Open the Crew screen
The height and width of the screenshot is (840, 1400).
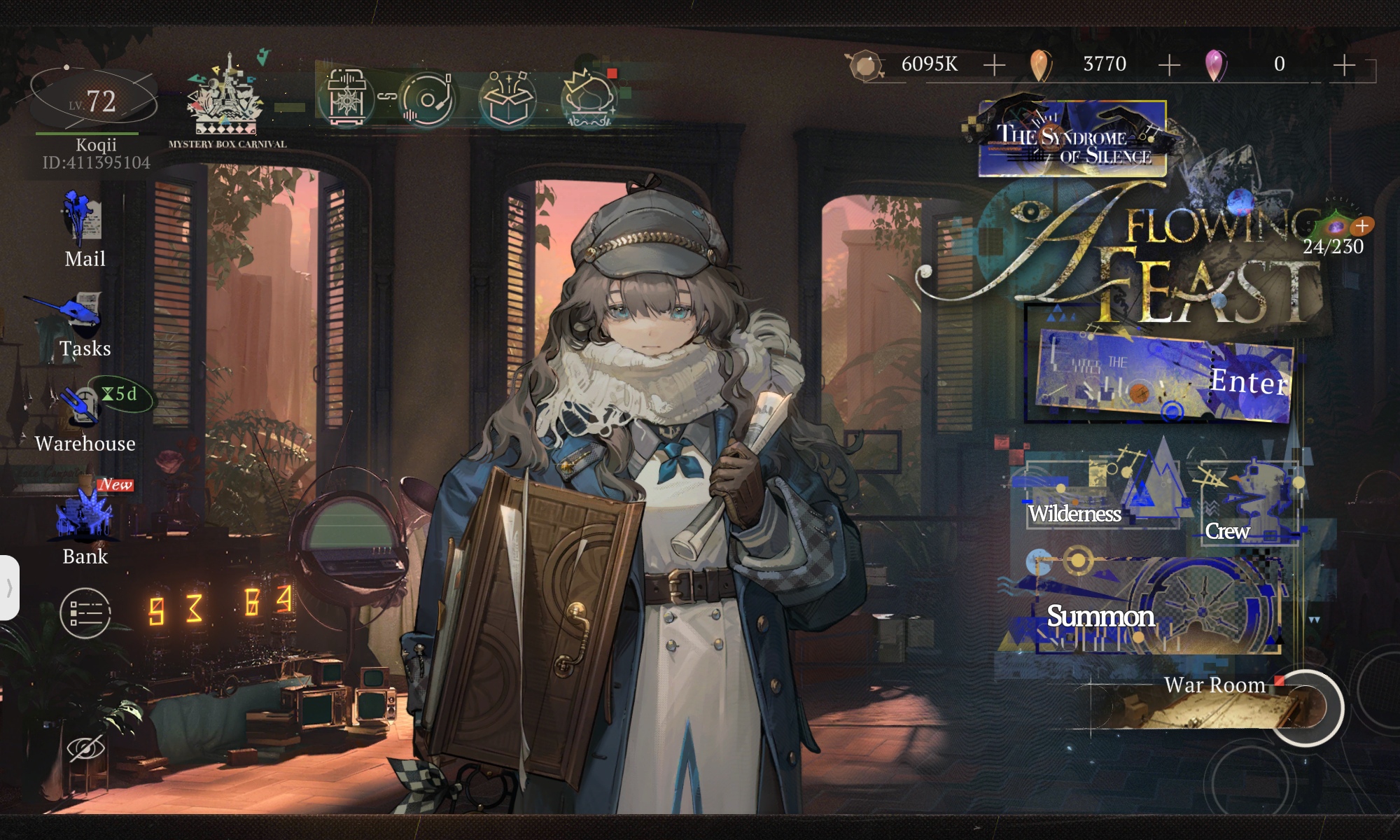(x=1249, y=504)
